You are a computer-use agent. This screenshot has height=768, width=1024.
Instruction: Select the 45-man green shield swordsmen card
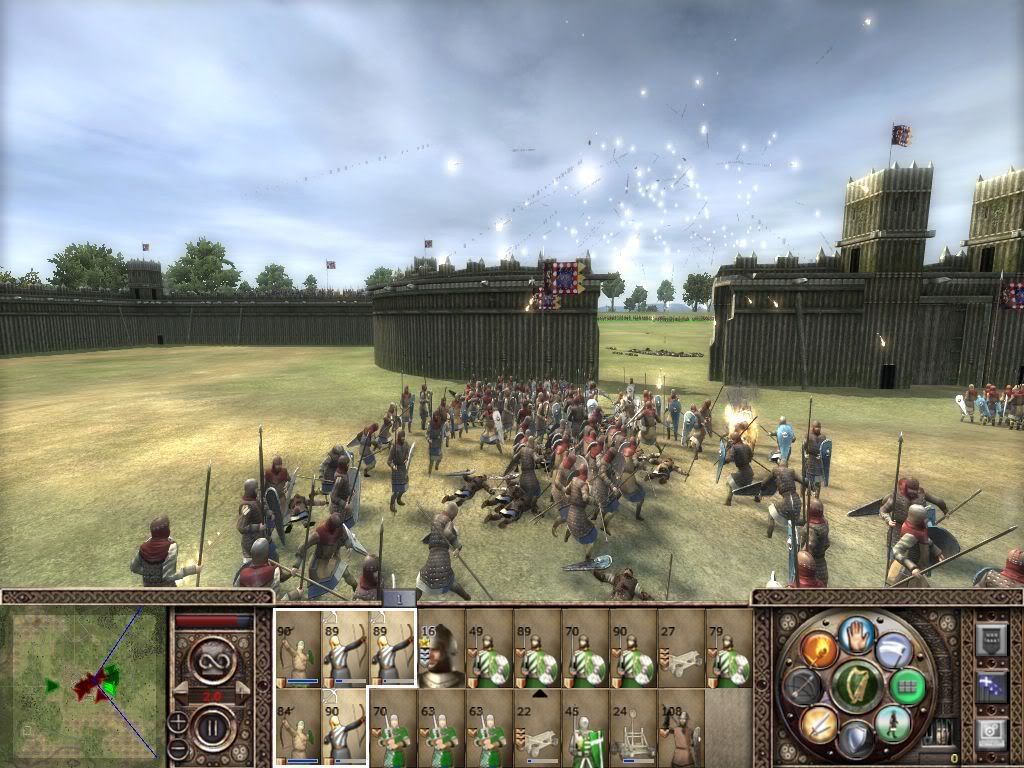[x=585, y=727]
